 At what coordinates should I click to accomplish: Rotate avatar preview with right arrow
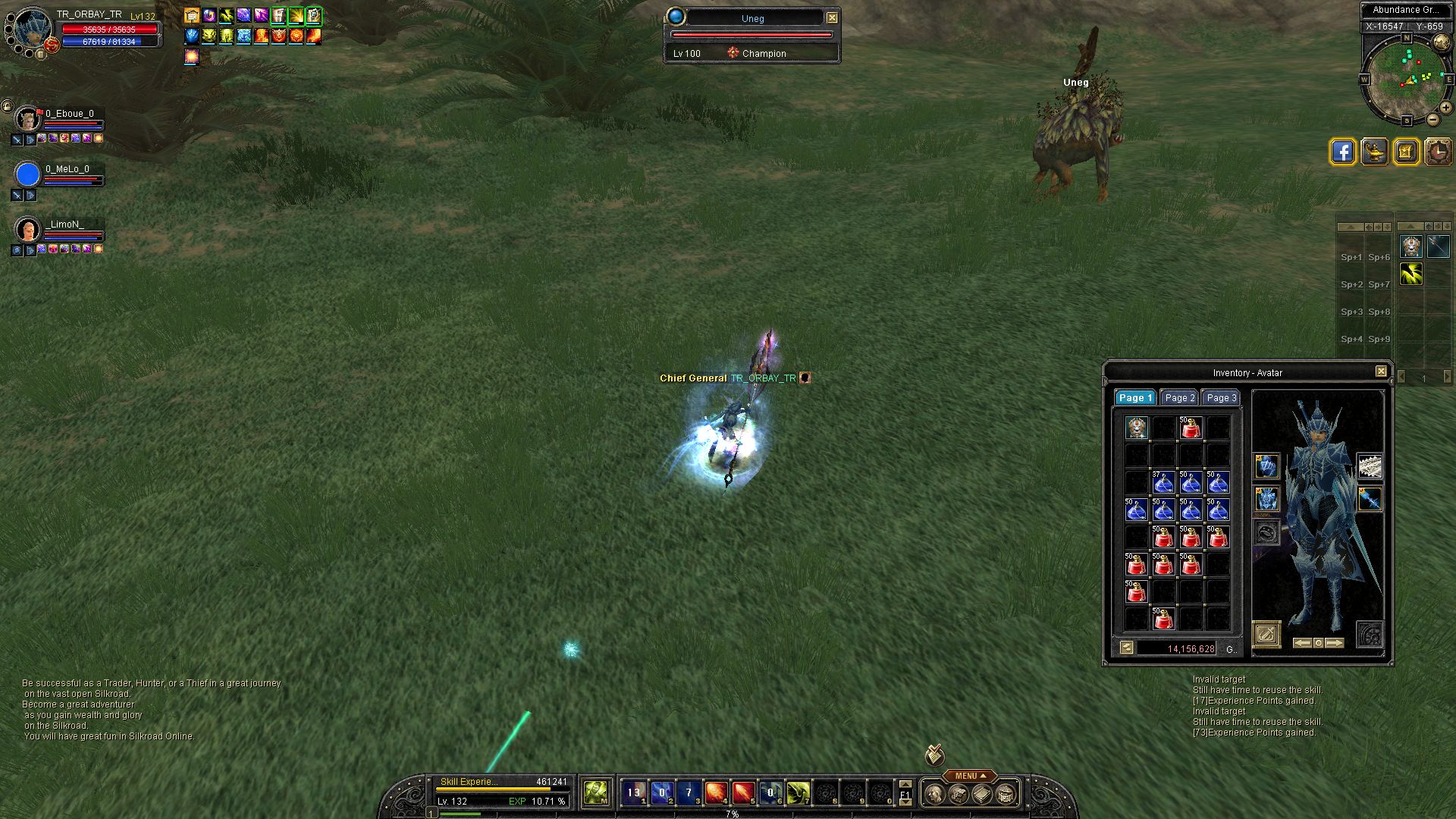pos(1335,643)
